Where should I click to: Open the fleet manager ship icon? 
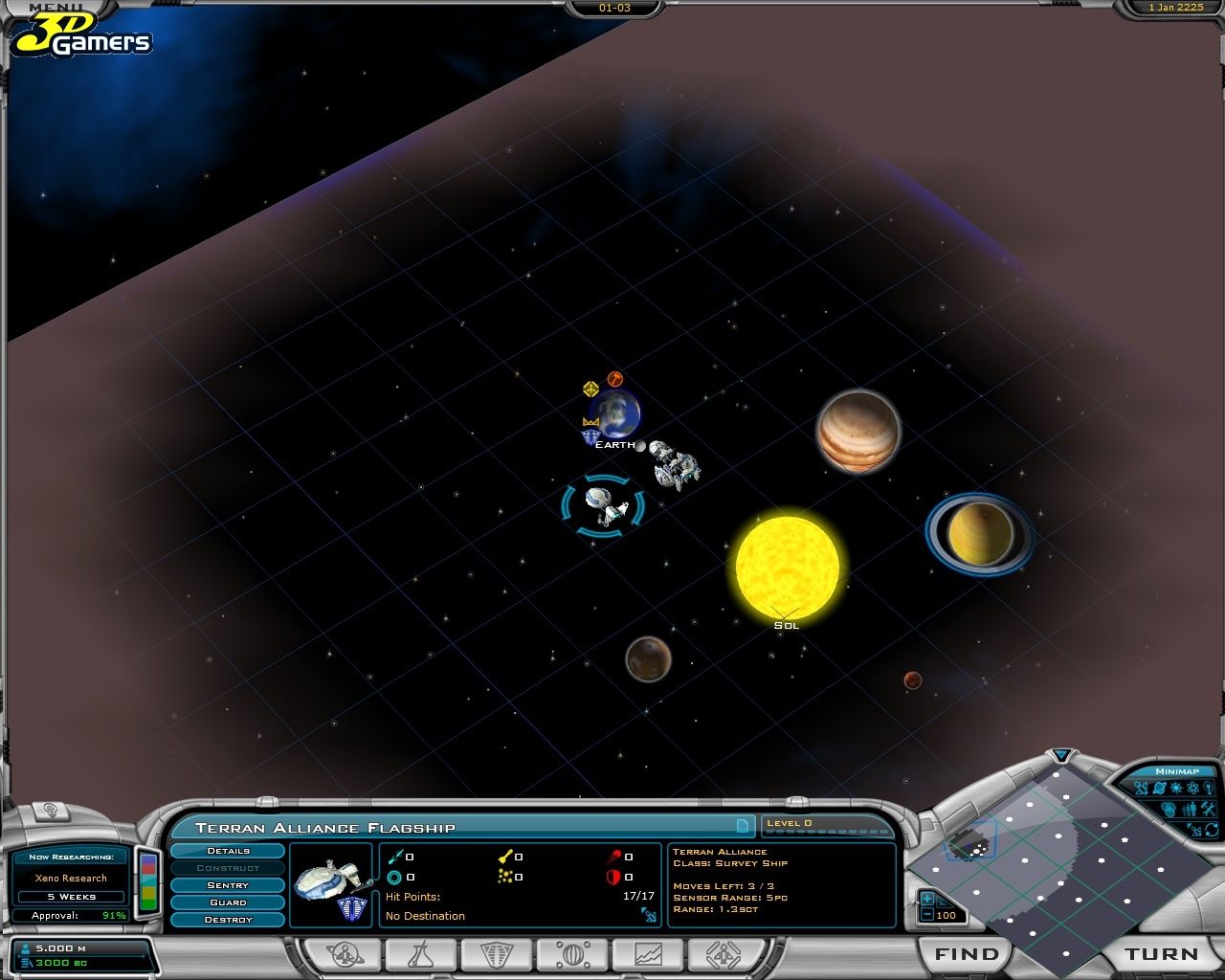click(x=724, y=954)
